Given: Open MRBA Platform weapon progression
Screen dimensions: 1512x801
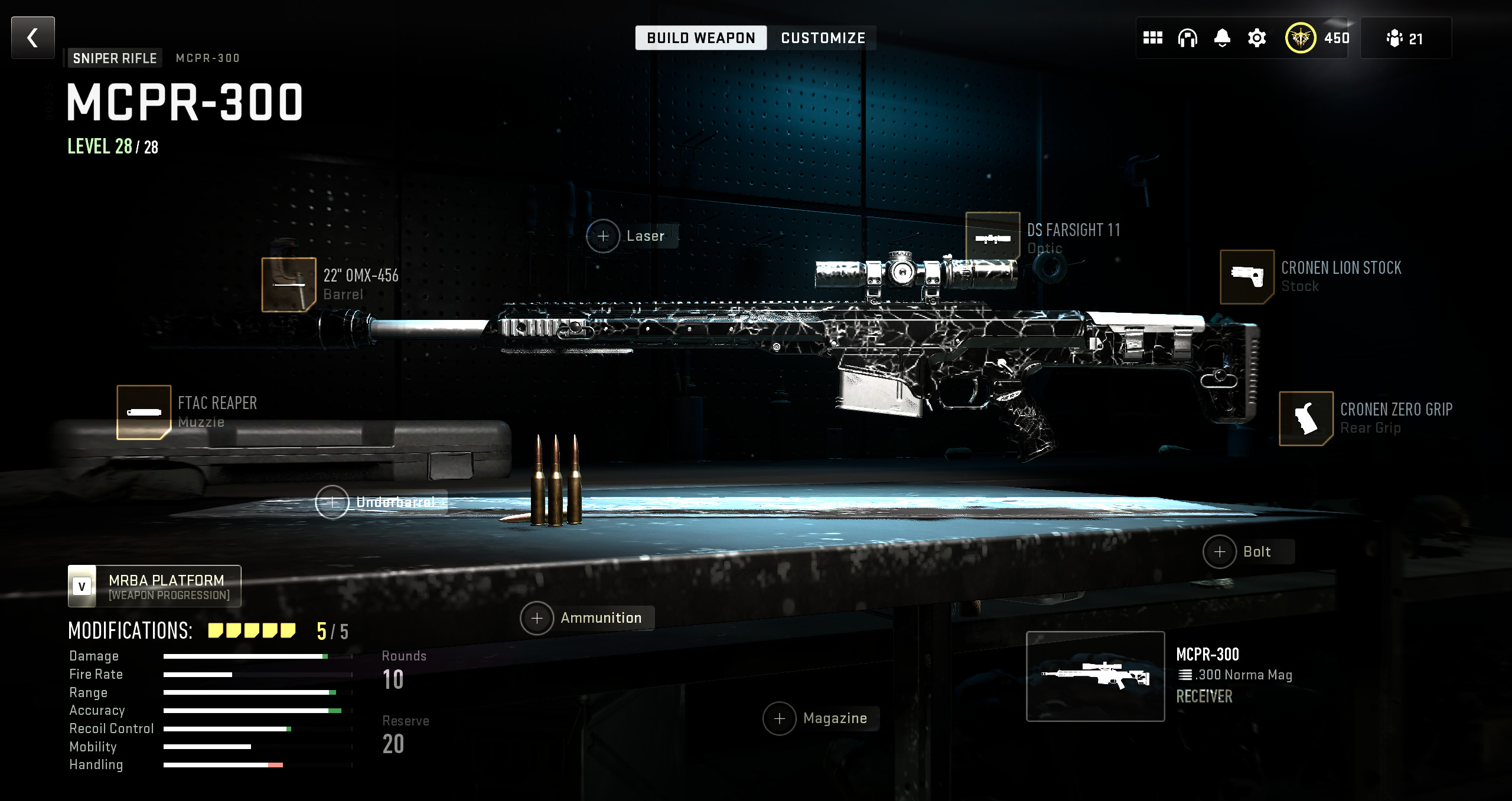Looking at the screenshot, I should 155,586.
